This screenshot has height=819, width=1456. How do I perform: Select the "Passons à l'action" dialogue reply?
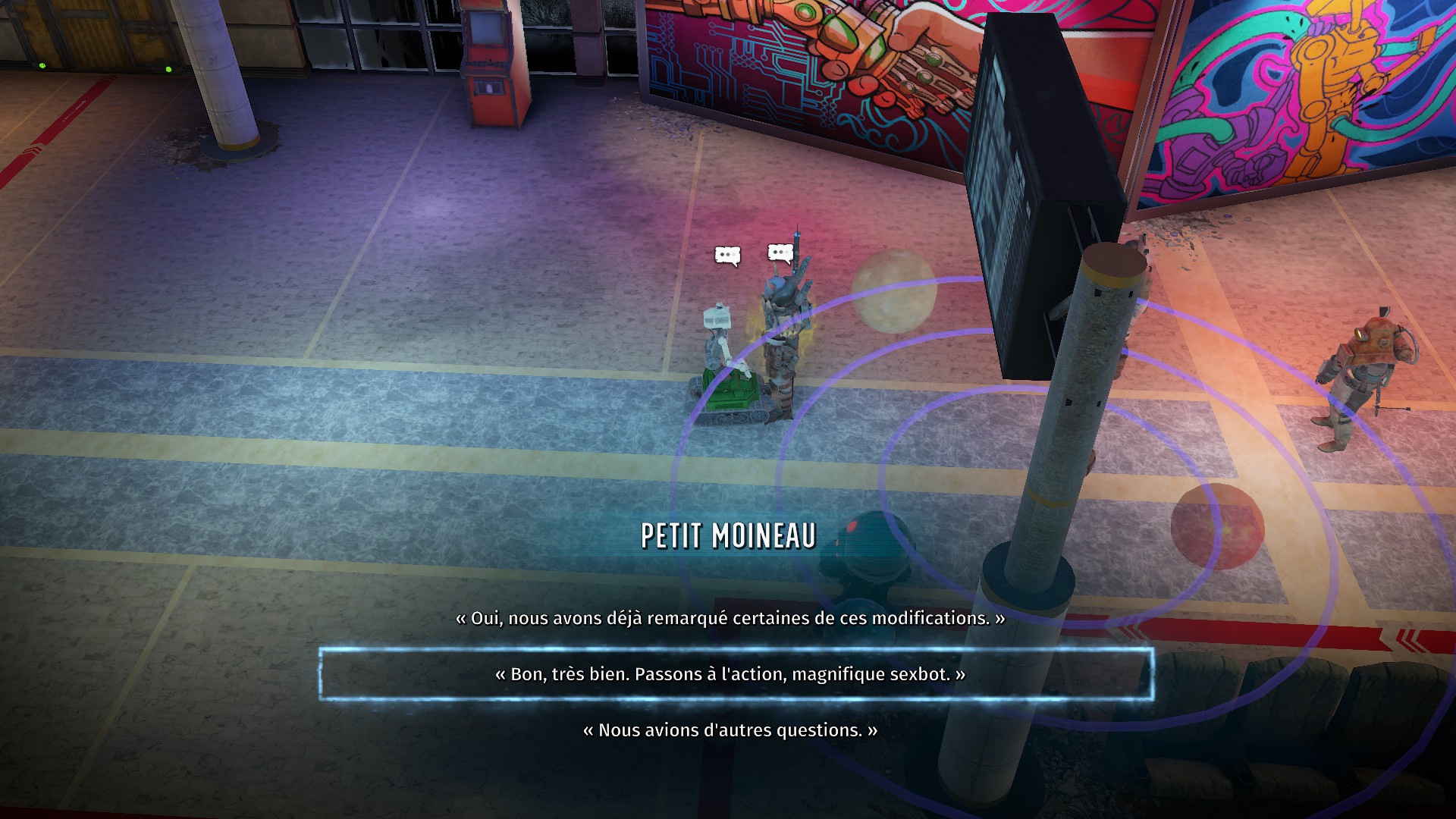pyautogui.click(x=730, y=674)
